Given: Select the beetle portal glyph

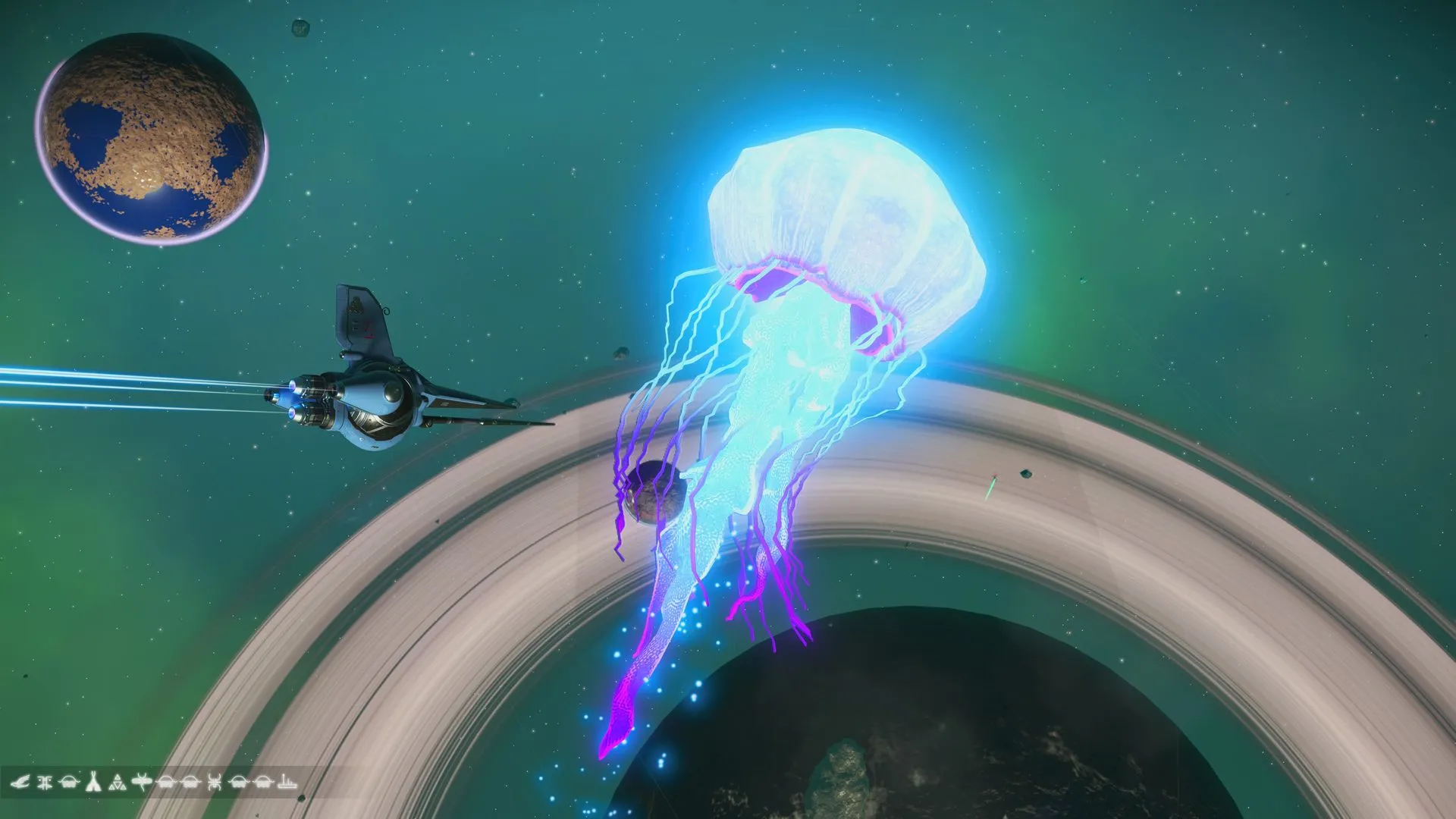Looking at the screenshot, I should [215, 783].
